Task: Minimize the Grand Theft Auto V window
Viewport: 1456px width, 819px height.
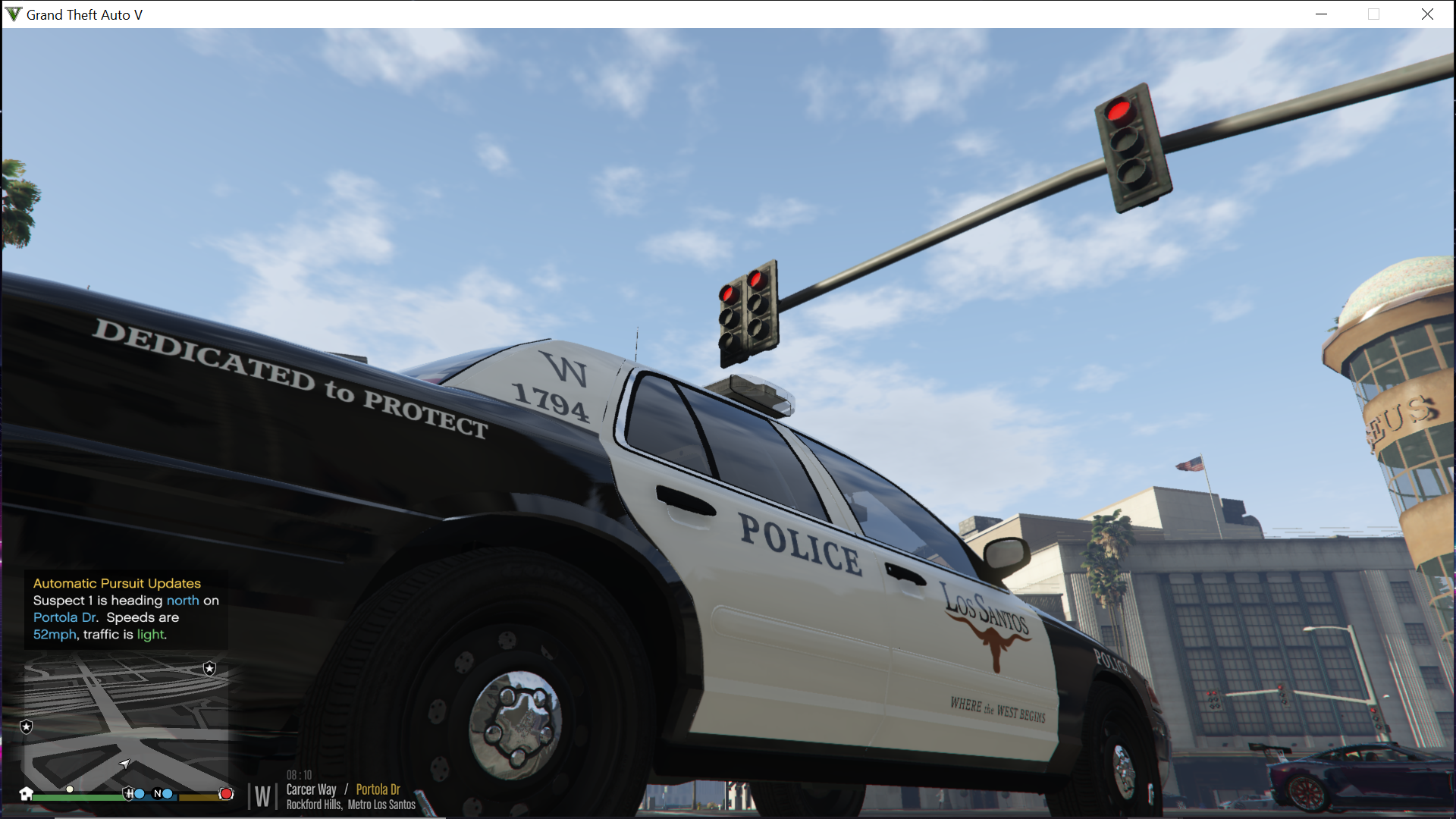Action: 1321,14
